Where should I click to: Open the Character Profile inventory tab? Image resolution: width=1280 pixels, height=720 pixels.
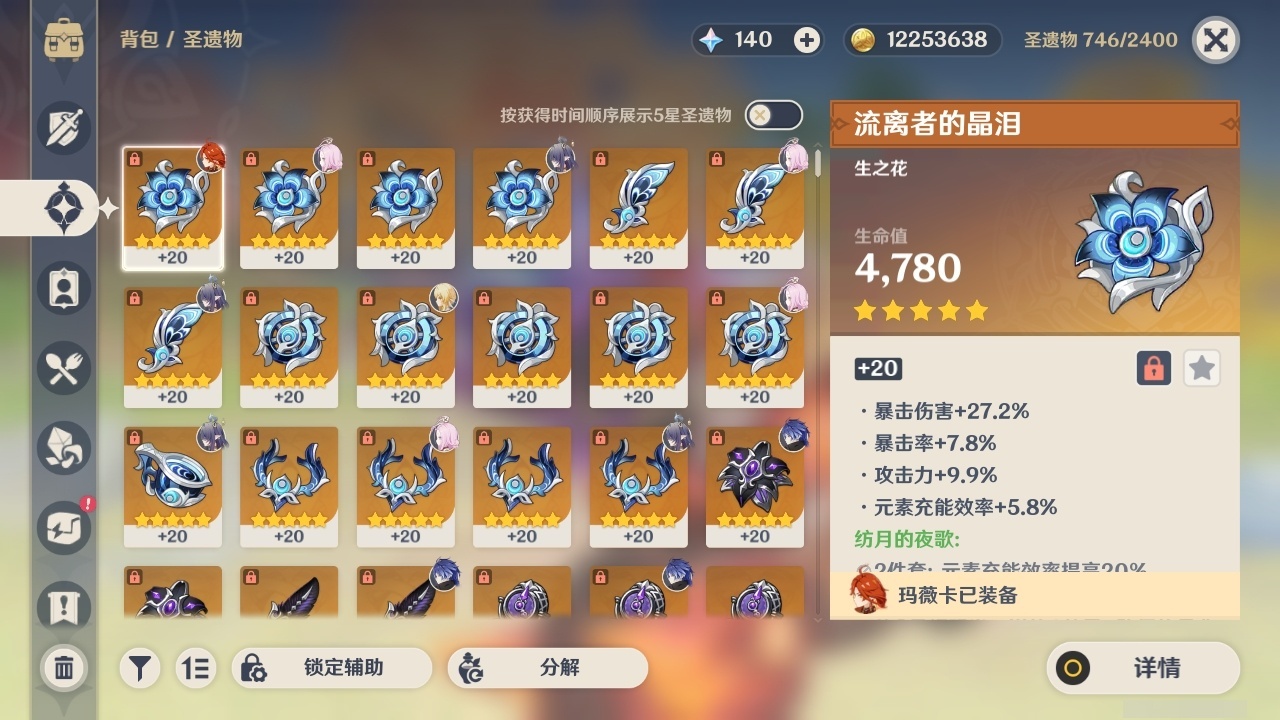point(63,288)
